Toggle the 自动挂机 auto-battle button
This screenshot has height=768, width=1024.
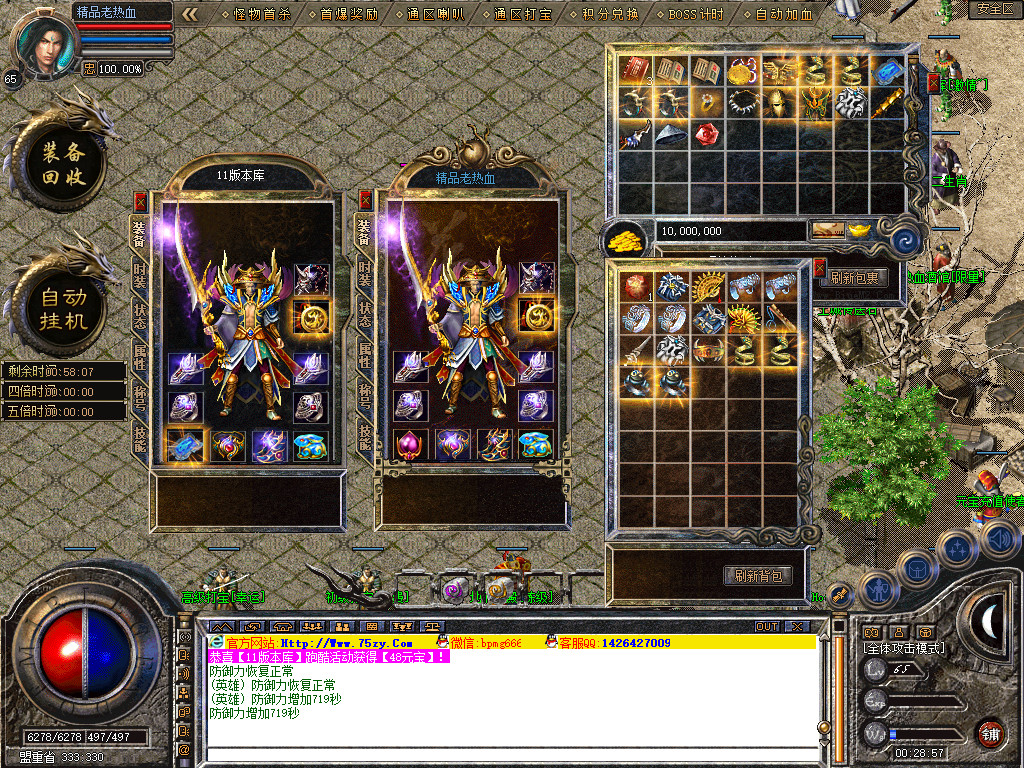[x=64, y=309]
